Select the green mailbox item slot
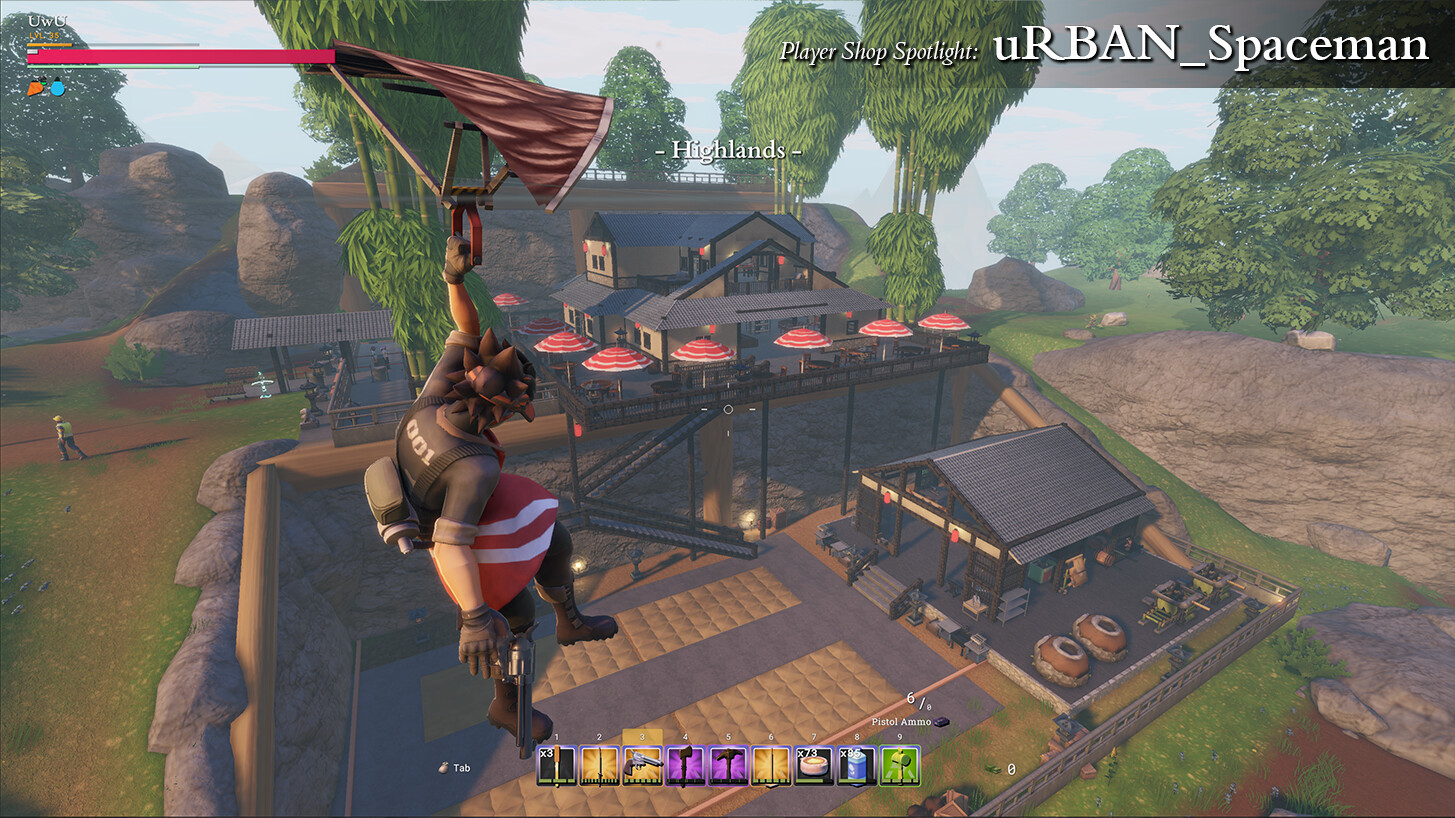1455x818 pixels. pyautogui.click(x=899, y=766)
